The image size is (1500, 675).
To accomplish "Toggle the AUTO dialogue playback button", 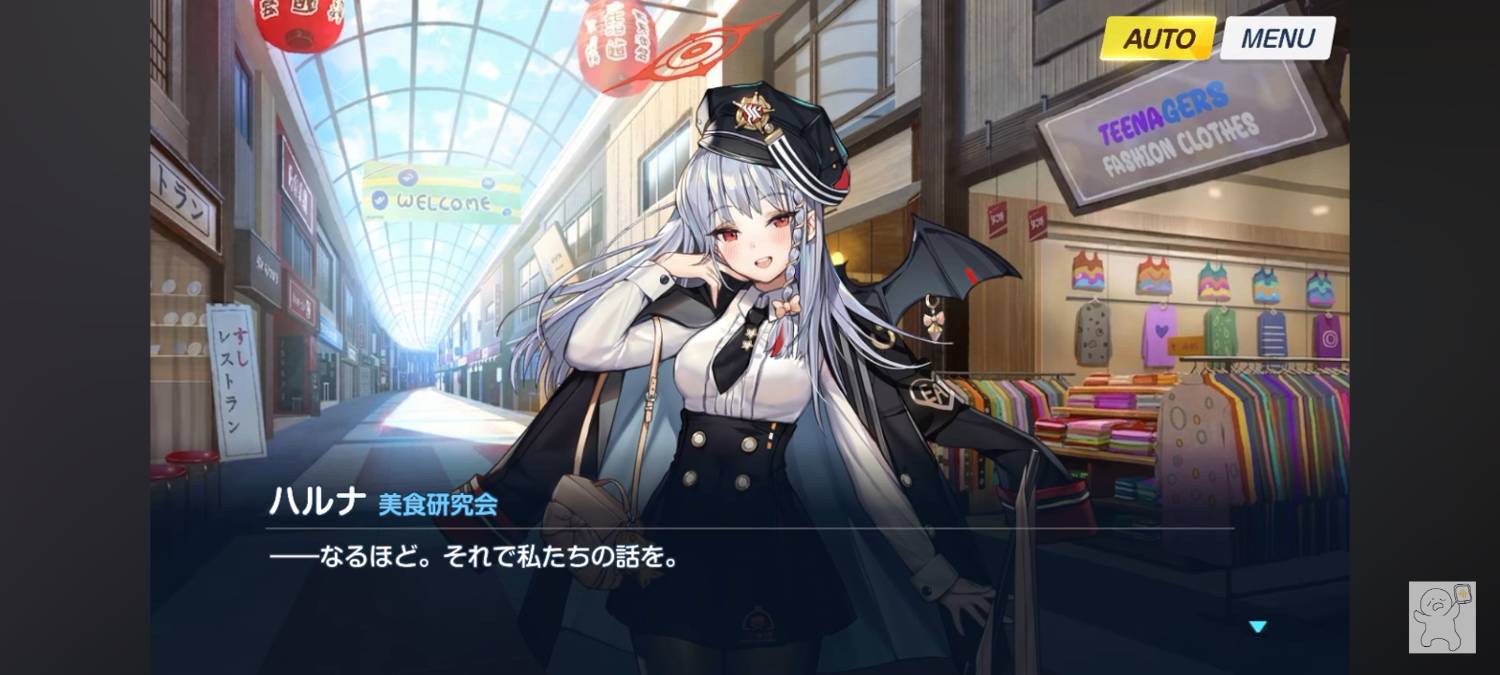I will [1158, 39].
